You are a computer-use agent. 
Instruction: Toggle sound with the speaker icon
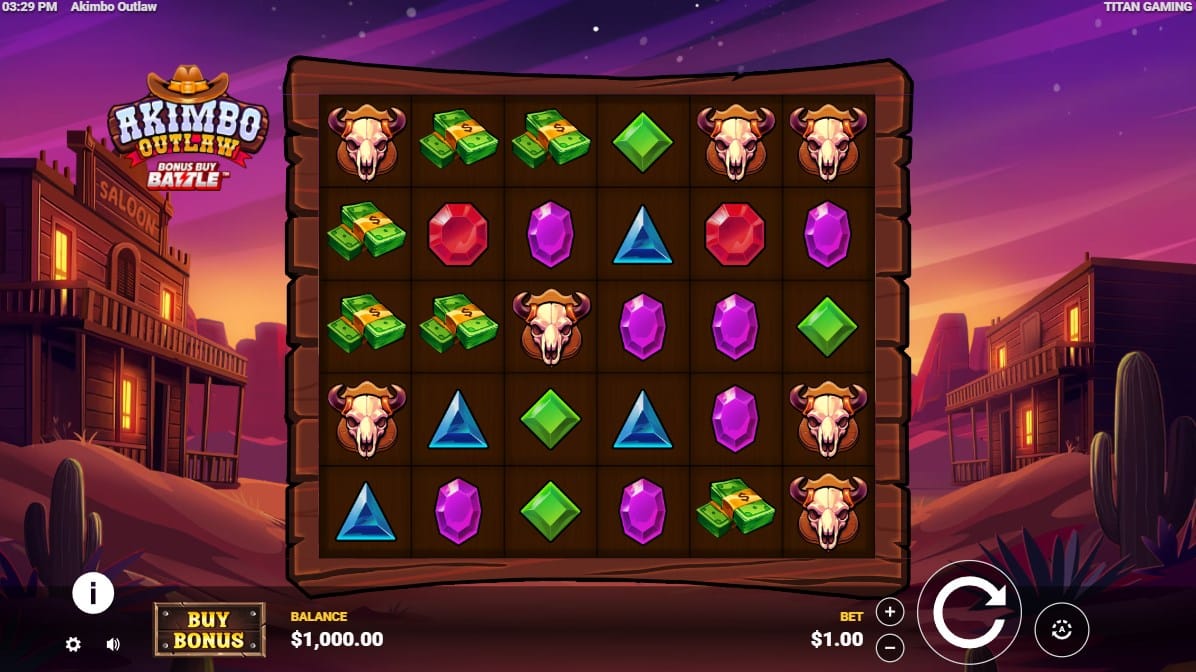coord(113,644)
